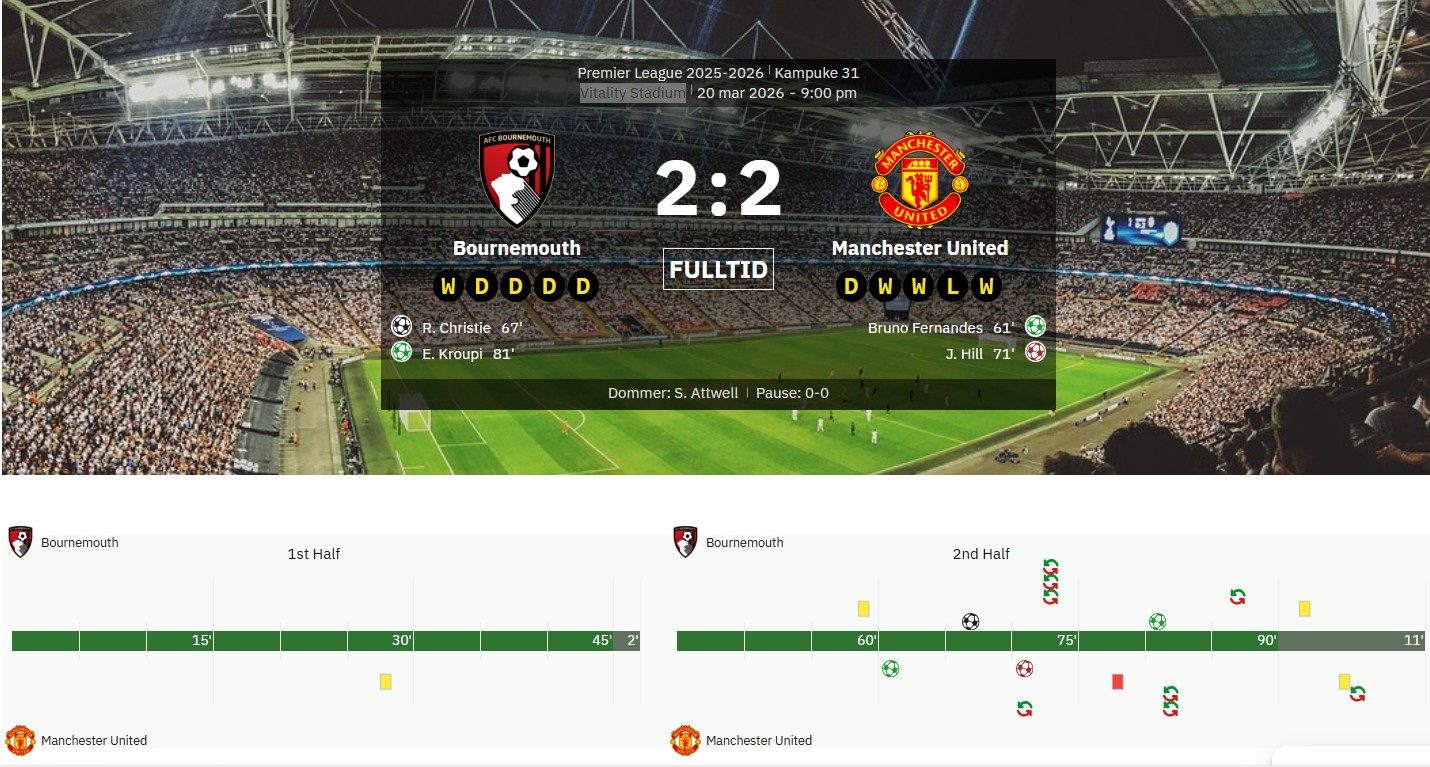Open scorer R. Christie's entry
Viewport: 1430px width, 767px height.
456,328
